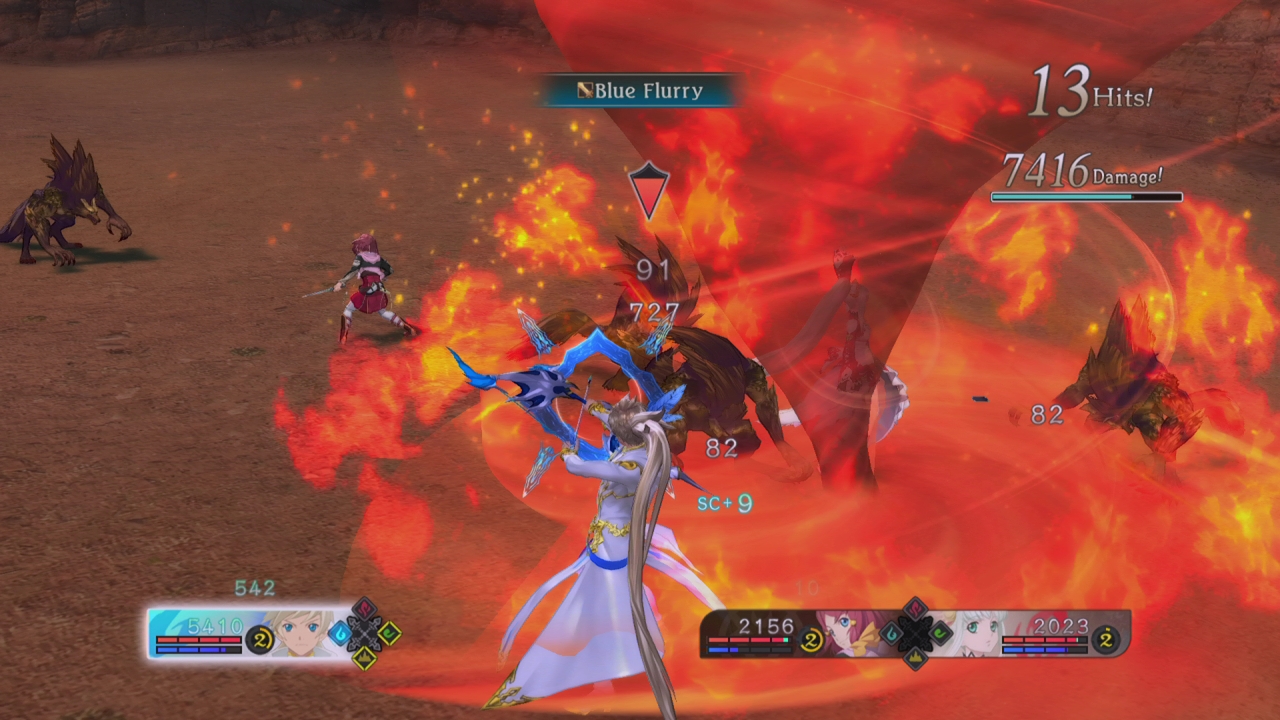Choose the blue water seraph icon beside Sorey
The image size is (1280, 720).
(340, 633)
